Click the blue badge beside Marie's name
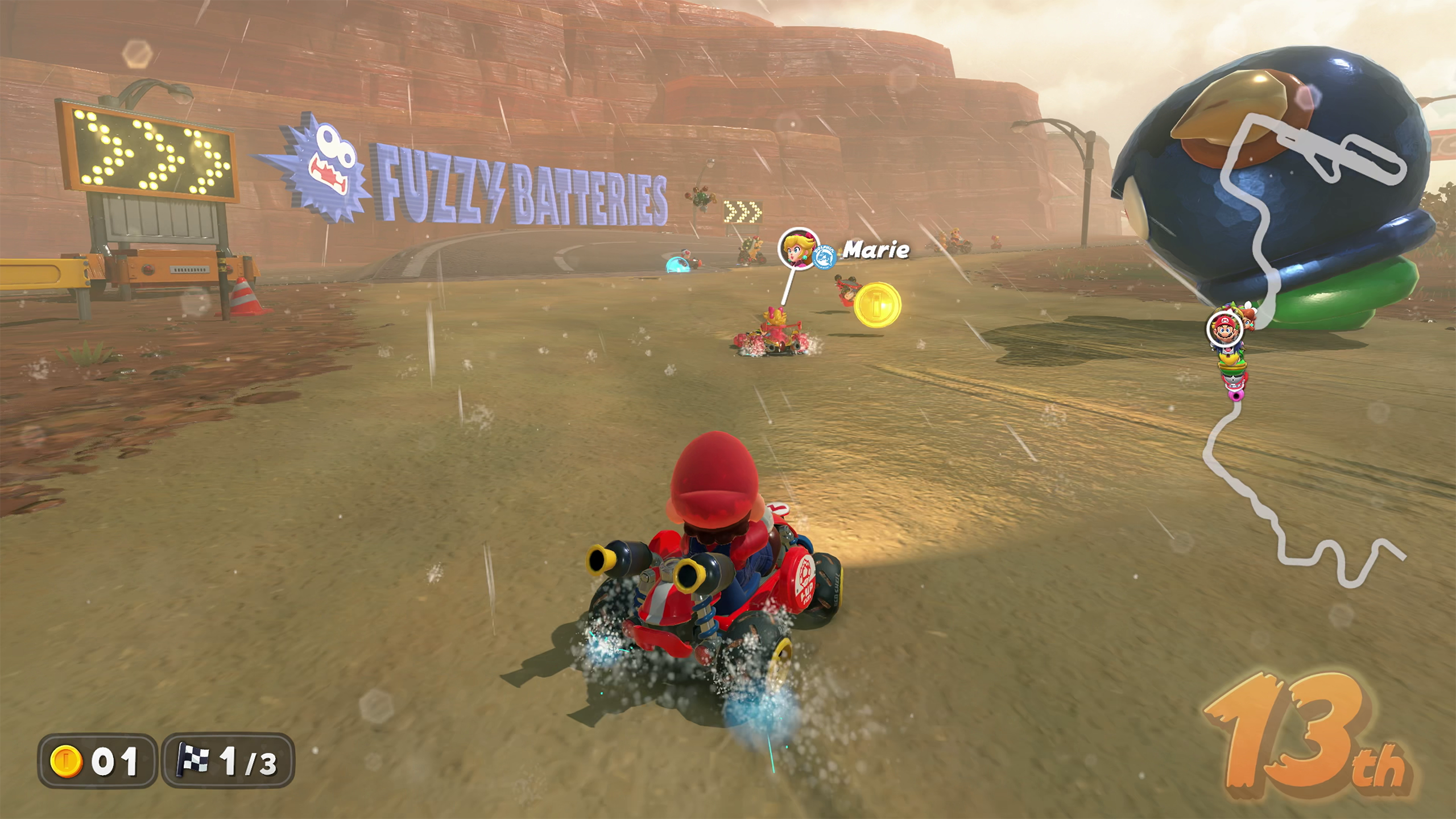The width and height of the screenshot is (1456, 819). coord(824,257)
